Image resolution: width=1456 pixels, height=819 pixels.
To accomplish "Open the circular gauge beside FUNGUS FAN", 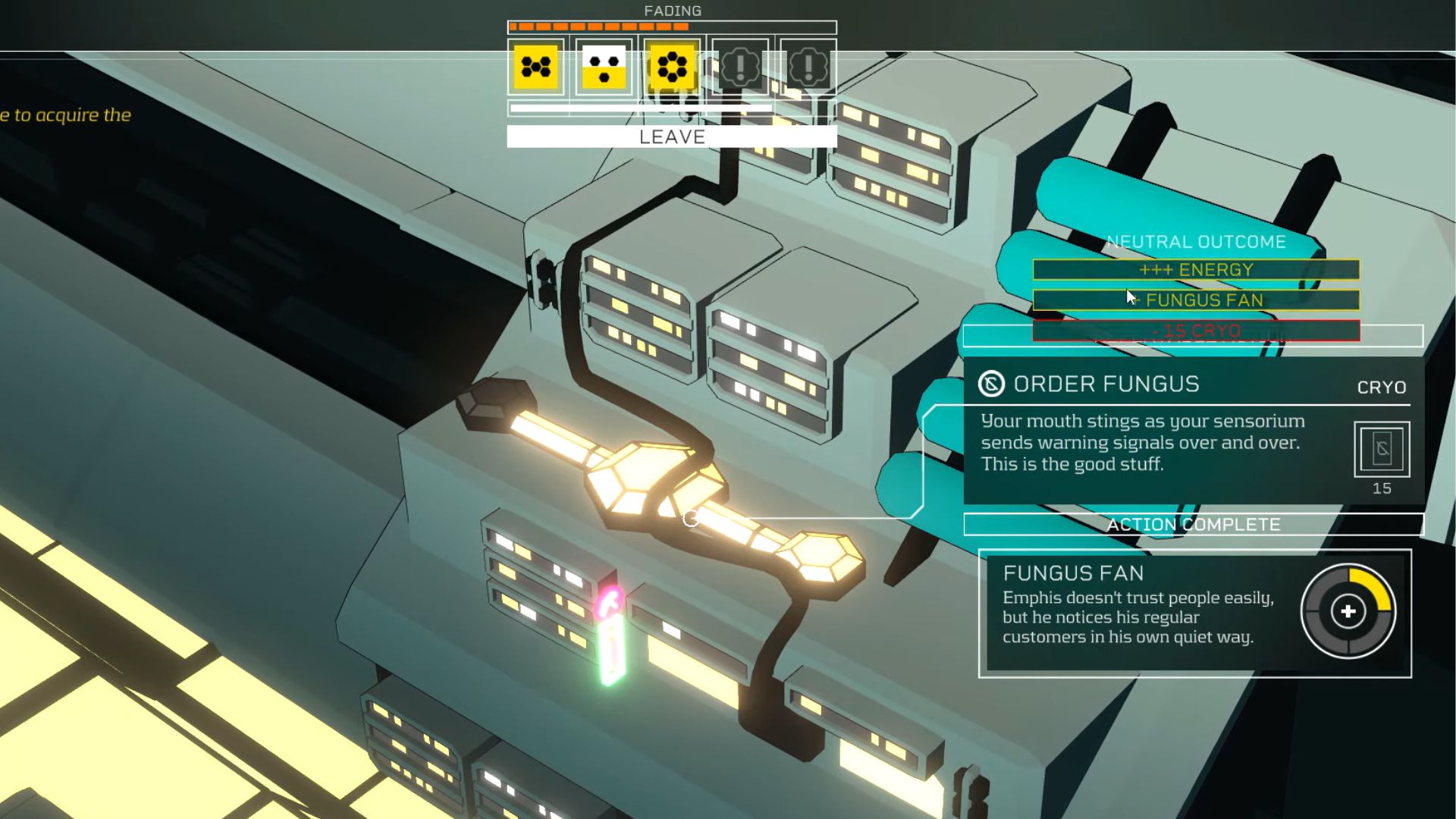I will pyautogui.click(x=1348, y=611).
